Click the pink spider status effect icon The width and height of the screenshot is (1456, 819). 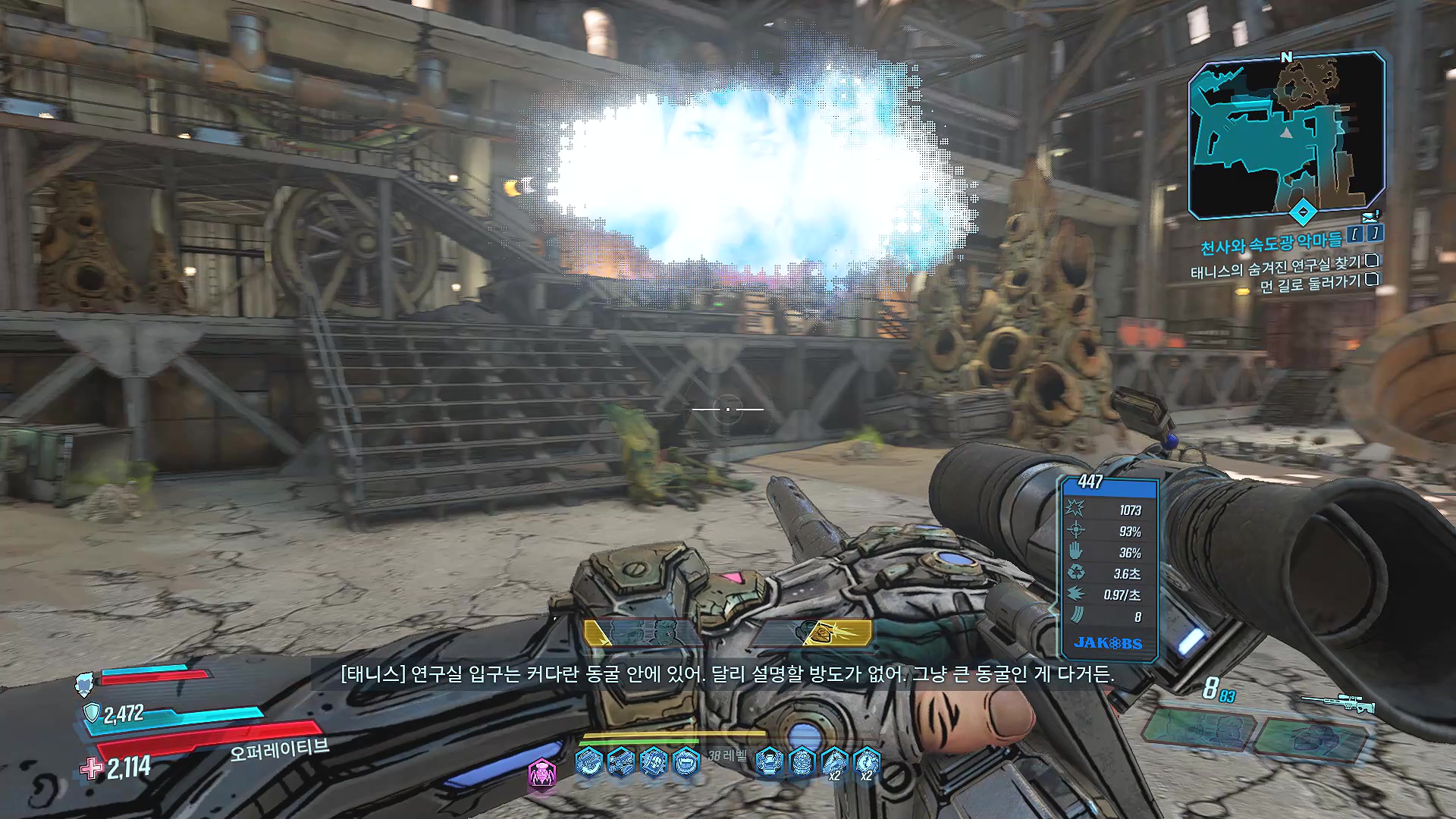pyautogui.click(x=542, y=773)
